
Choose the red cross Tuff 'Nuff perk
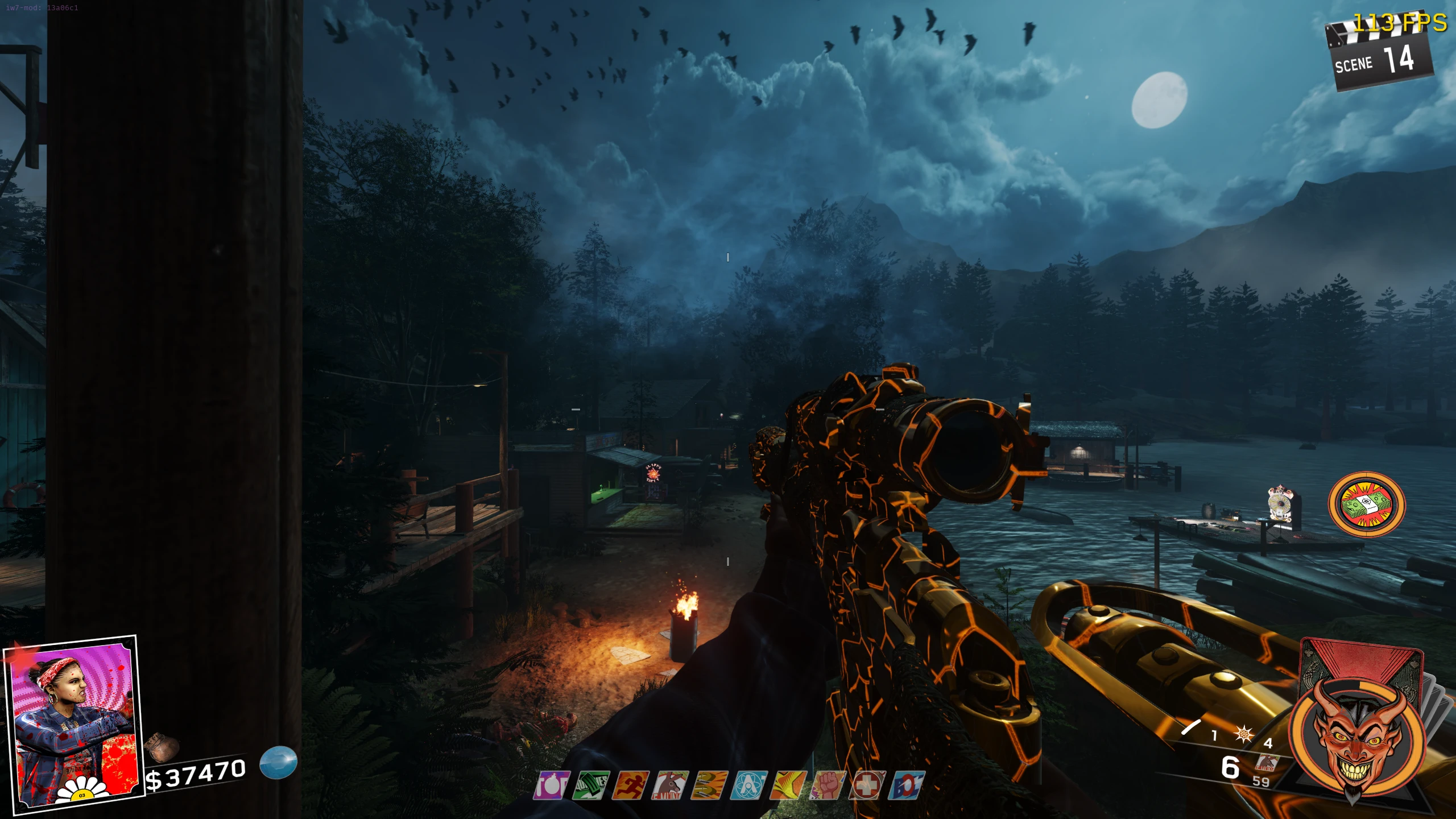pos(867,786)
